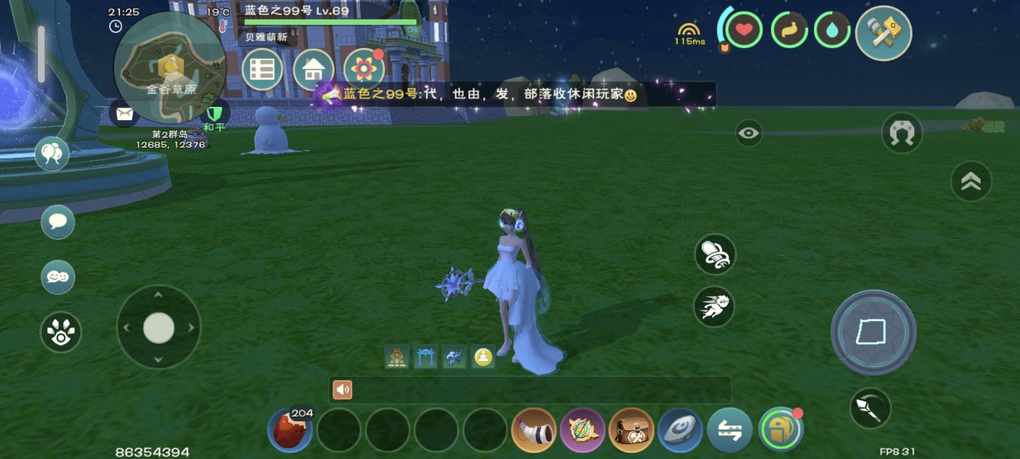Switch hotbar with the swap arrows button
The width and height of the screenshot is (1020, 459).
(x=730, y=430)
